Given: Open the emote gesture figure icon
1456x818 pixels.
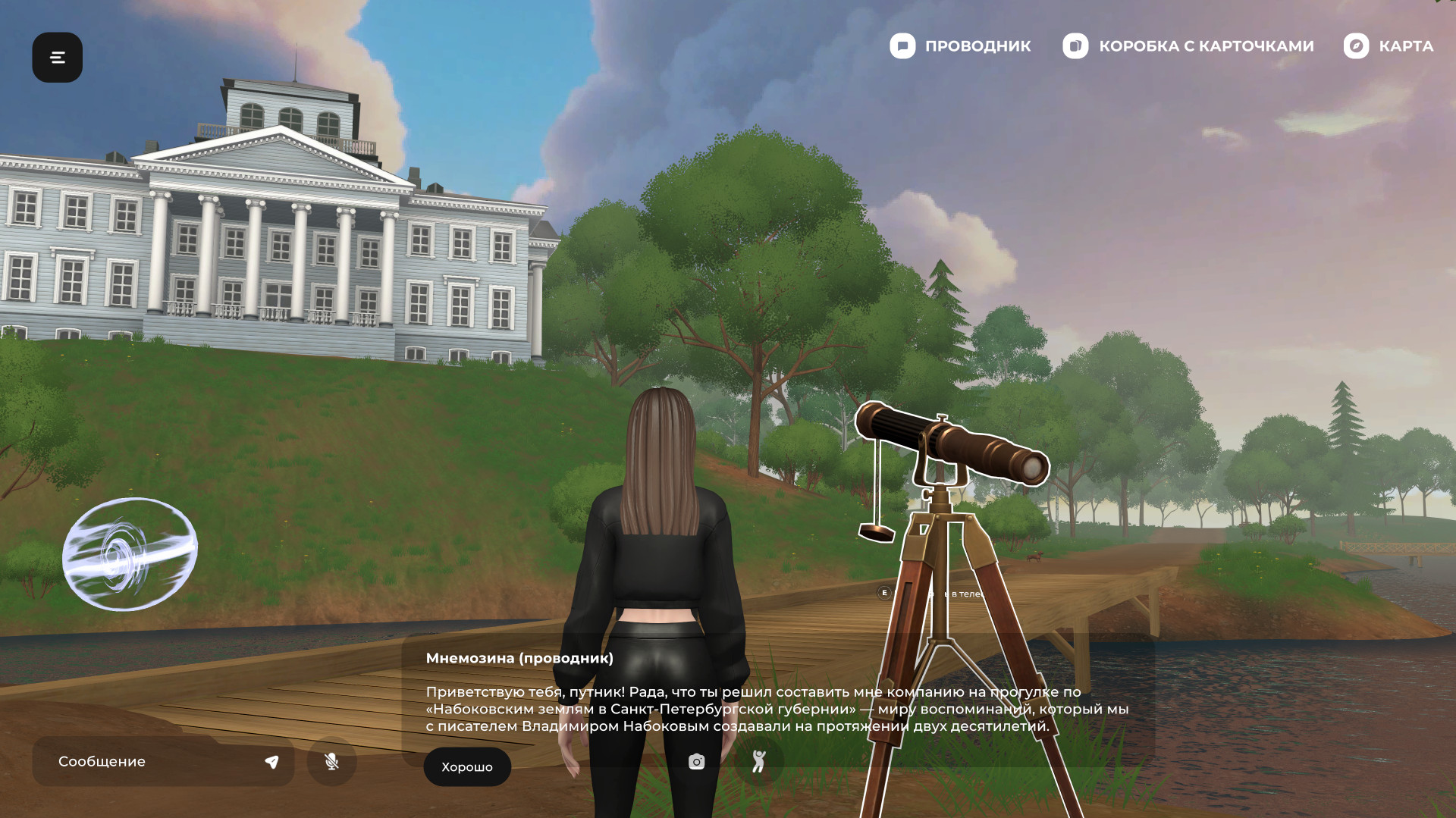Looking at the screenshot, I should click(x=758, y=761).
